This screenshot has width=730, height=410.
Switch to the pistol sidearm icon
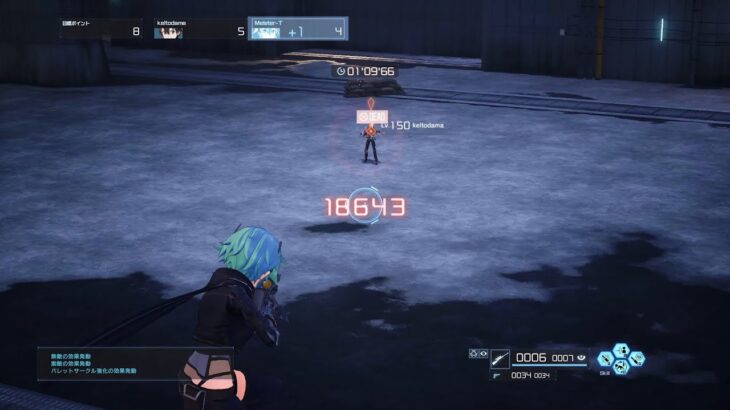click(x=498, y=375)
